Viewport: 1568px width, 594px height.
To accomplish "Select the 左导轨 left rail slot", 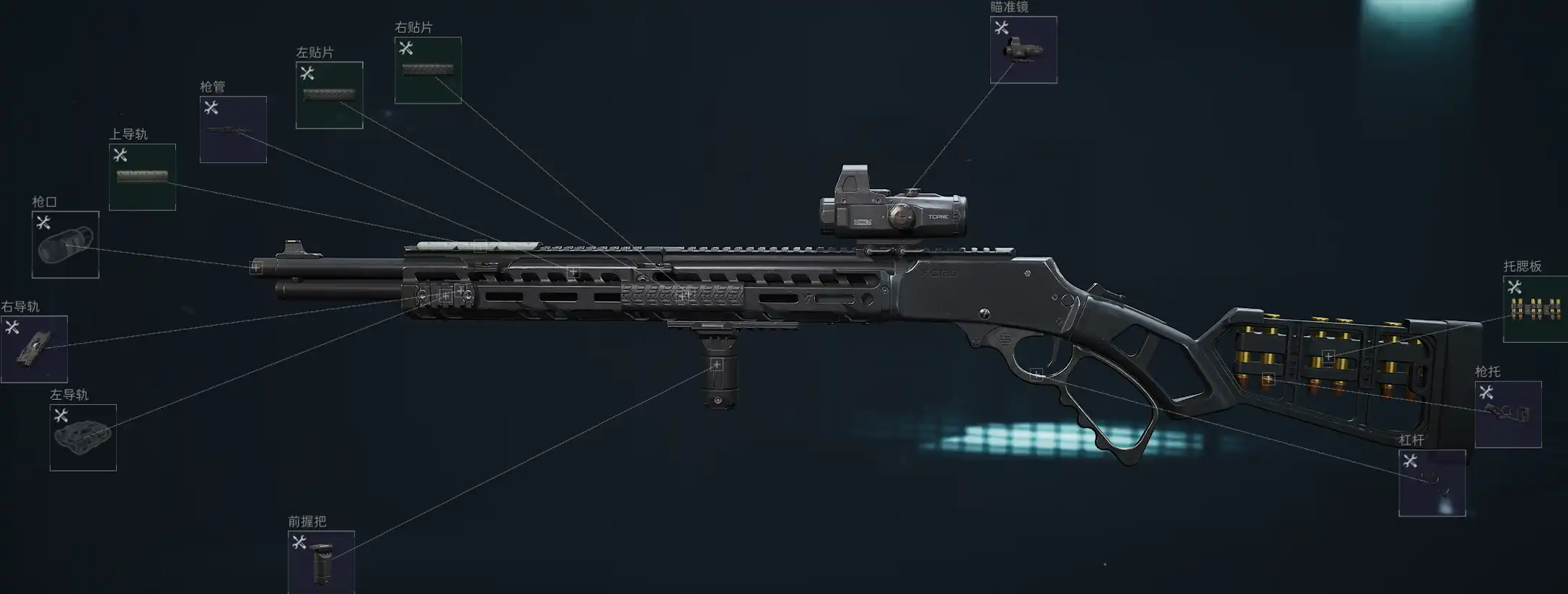I will (83, 437).
